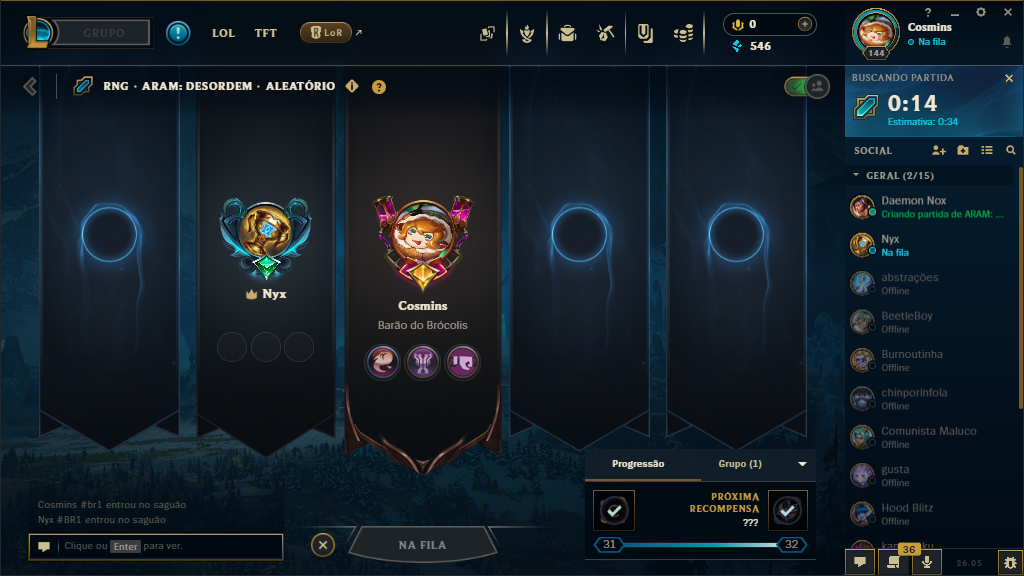Open the hammer crafting icon
Image resolution: width=1024 pixels, height=576 pixels.
click(x=605, y=33)
